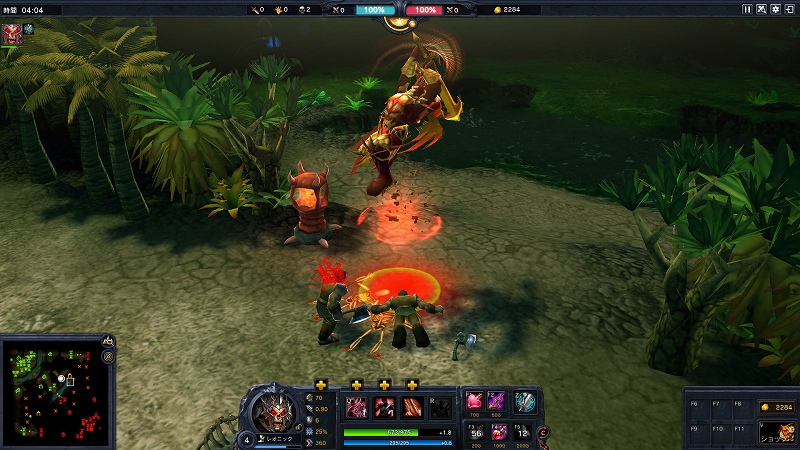Viewport: 800px width, 450px height.
Task: Activate the Q ability icon
Action: (356, 408)
